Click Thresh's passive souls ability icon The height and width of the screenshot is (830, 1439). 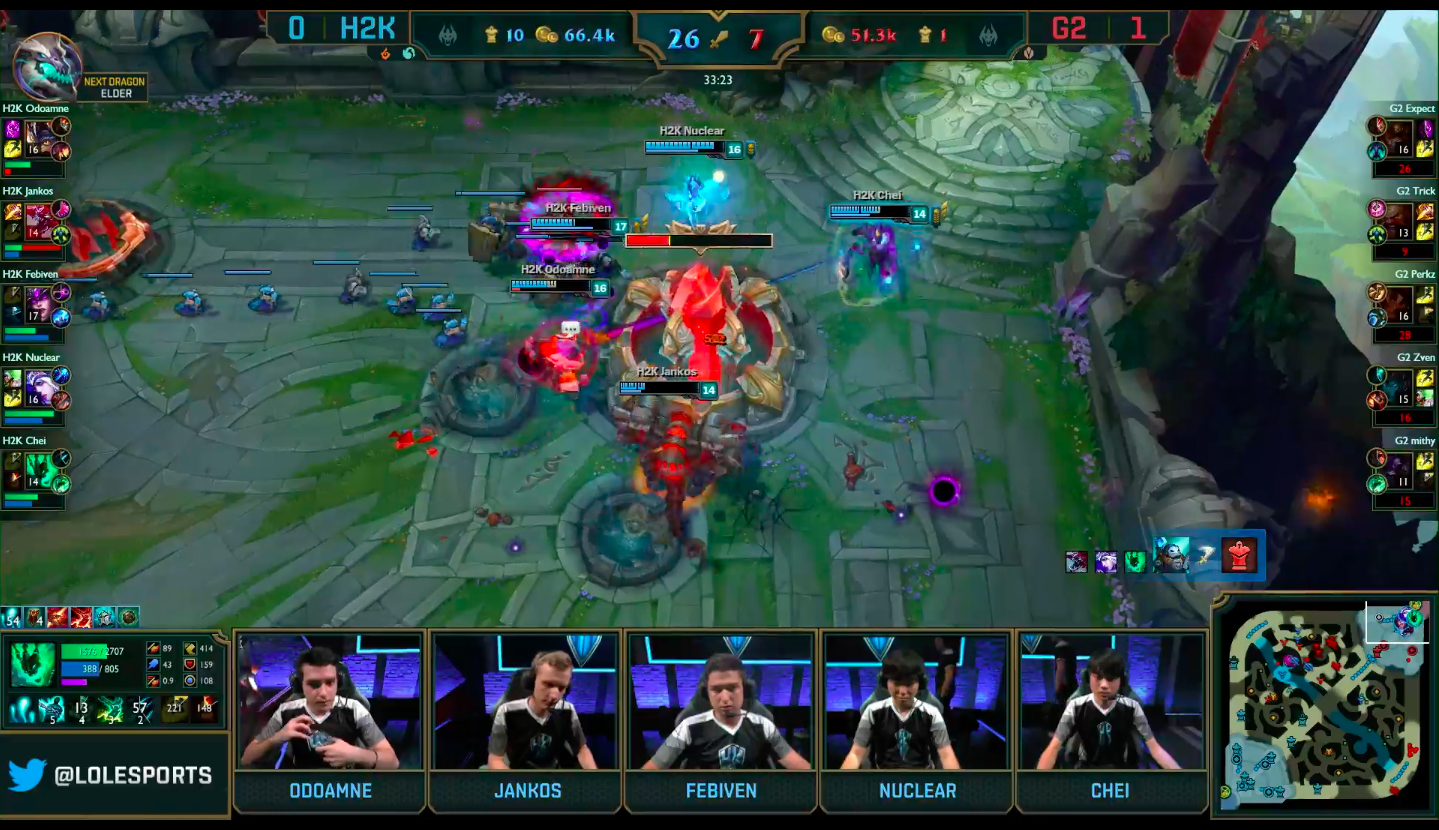(21, 711)
